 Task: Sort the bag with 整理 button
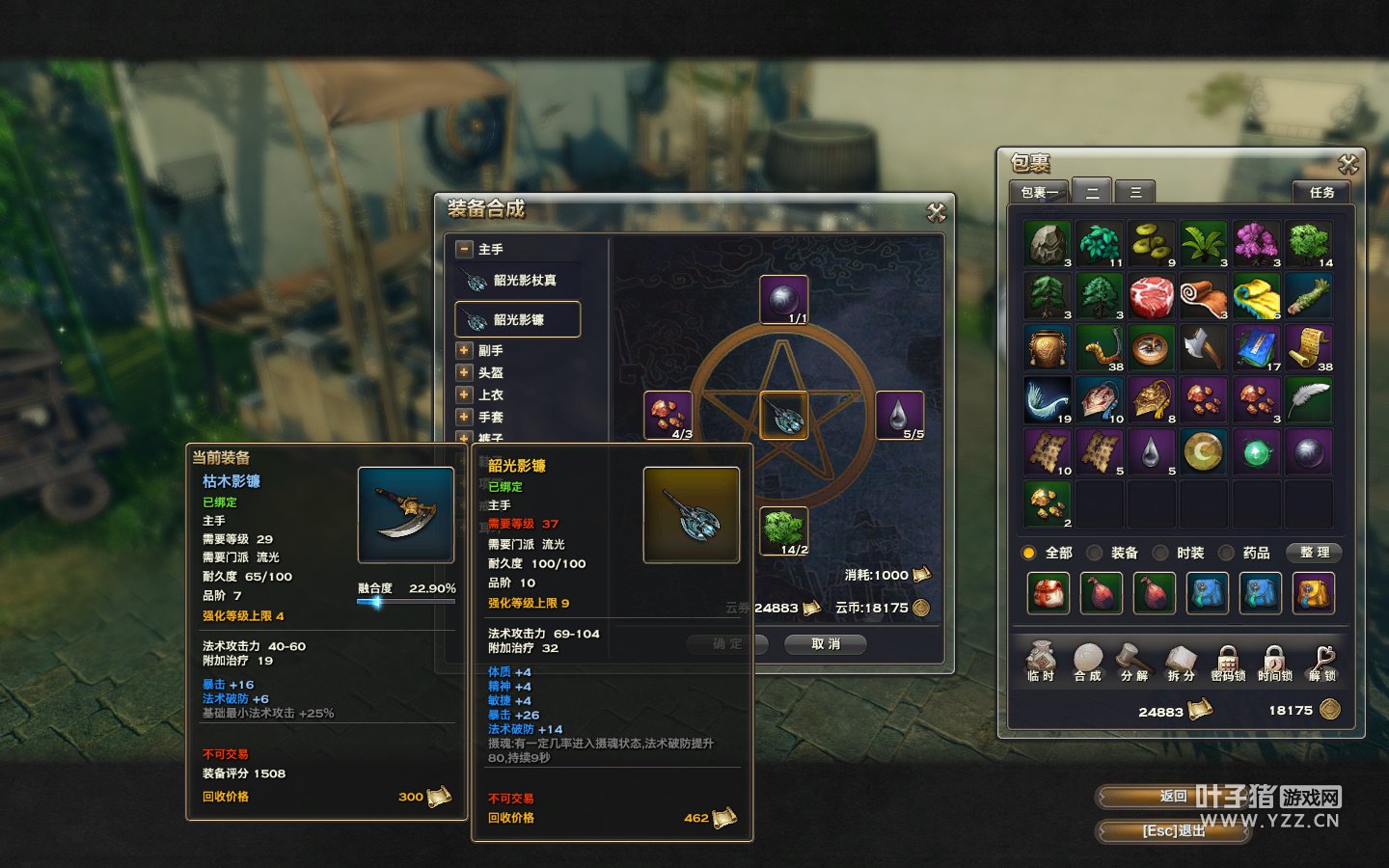[x=1314, y=553]
